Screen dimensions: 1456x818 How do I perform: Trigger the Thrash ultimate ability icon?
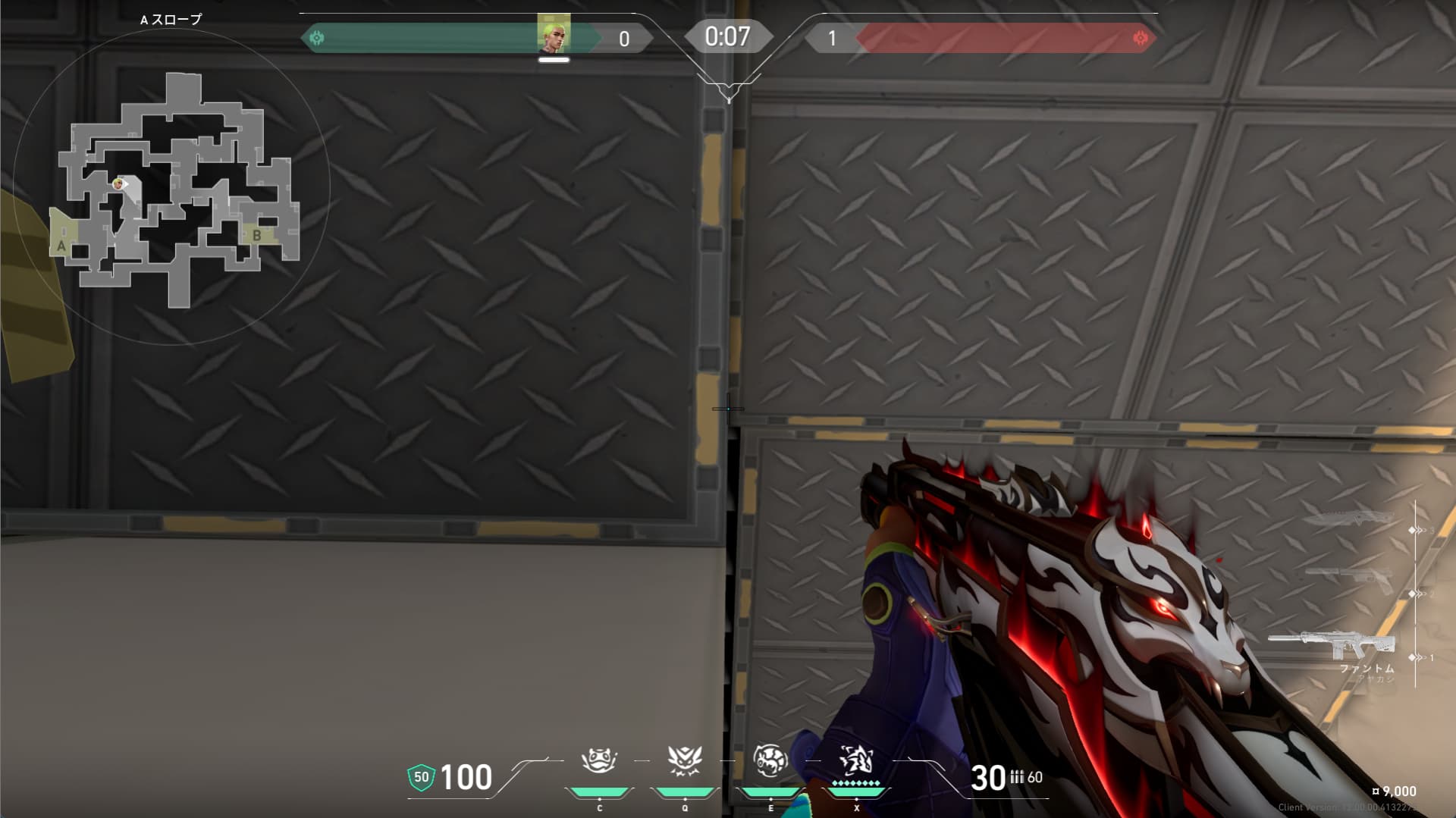point(856,759)
